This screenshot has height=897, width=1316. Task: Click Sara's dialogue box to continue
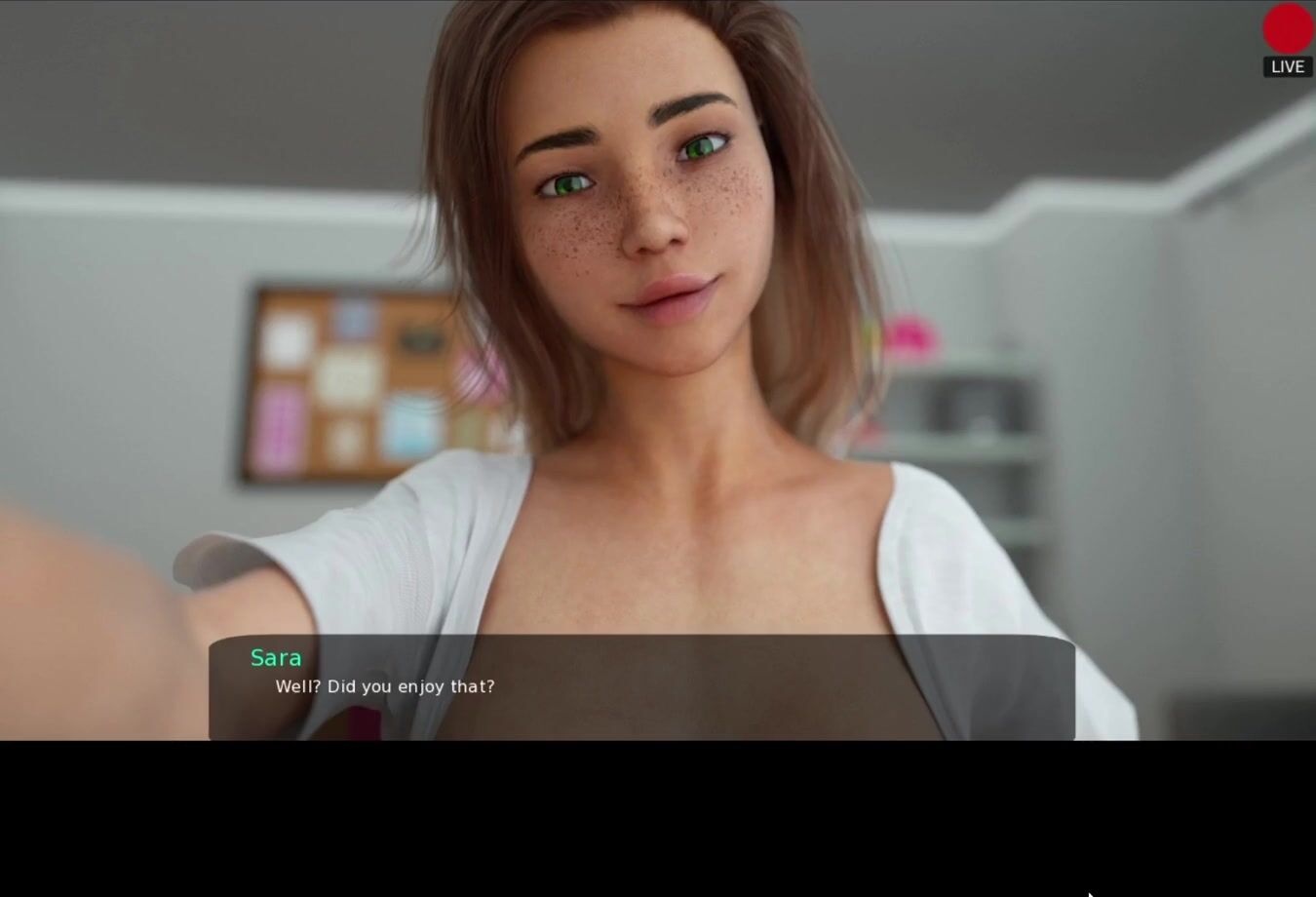tap(641, 687)
